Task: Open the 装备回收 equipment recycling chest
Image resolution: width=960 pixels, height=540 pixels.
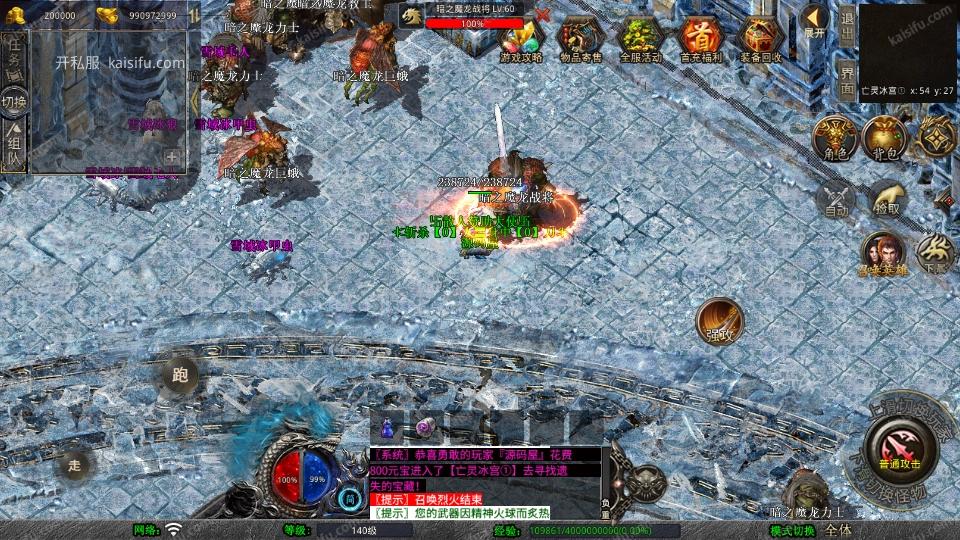Action: pyautogui.click(x=760, y=40)
